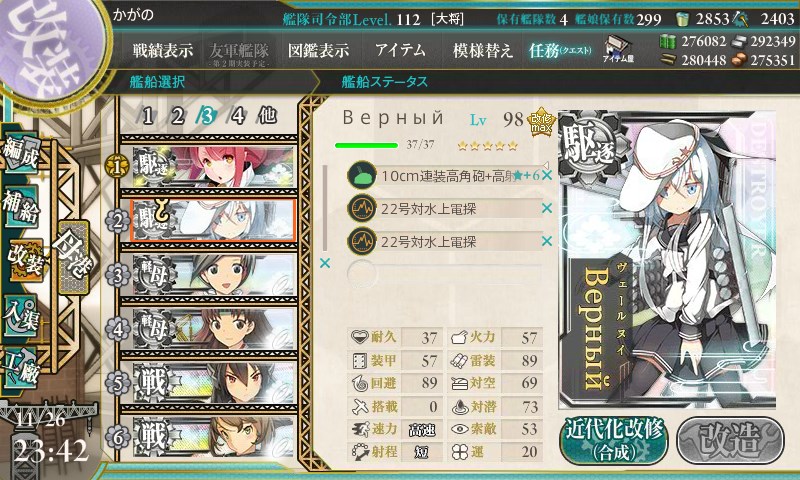Select the battleship in slot 5
The image size is (800, 480).
[x=212, y=381]
